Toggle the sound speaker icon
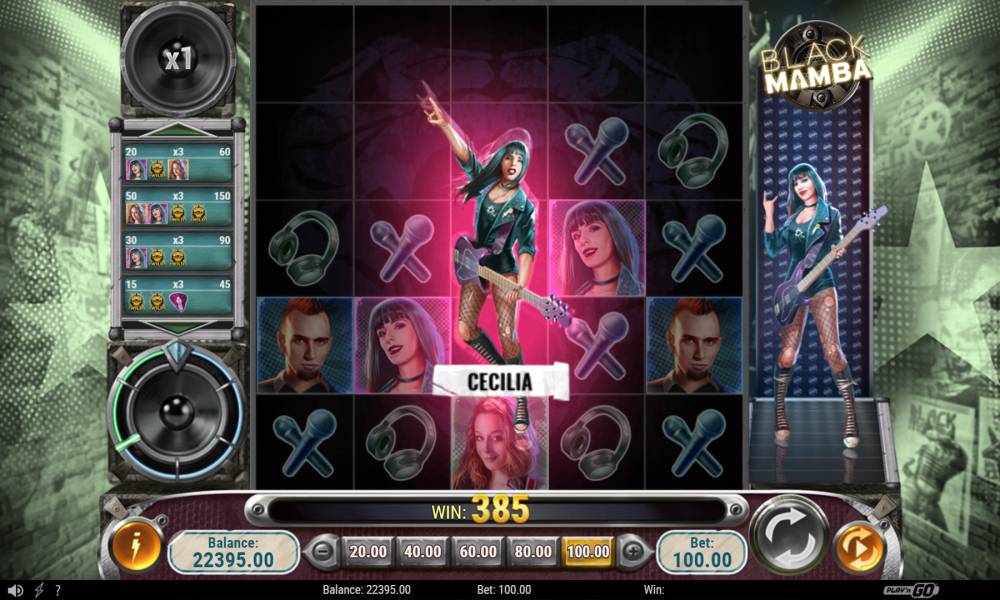The image size is (1000, 600). pyautogui.click(x=16, y=590)
